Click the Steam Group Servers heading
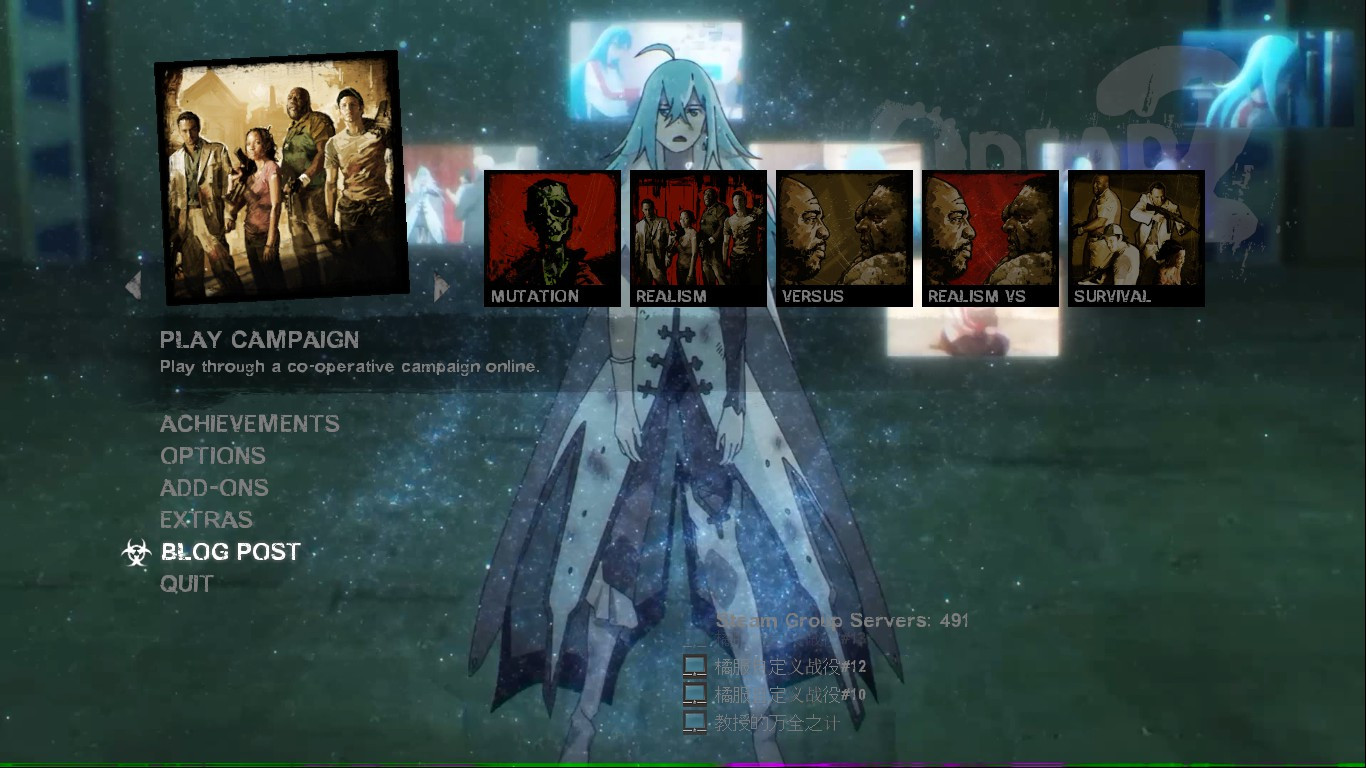This screenshot has height=768, width=1366. point(842,620)
